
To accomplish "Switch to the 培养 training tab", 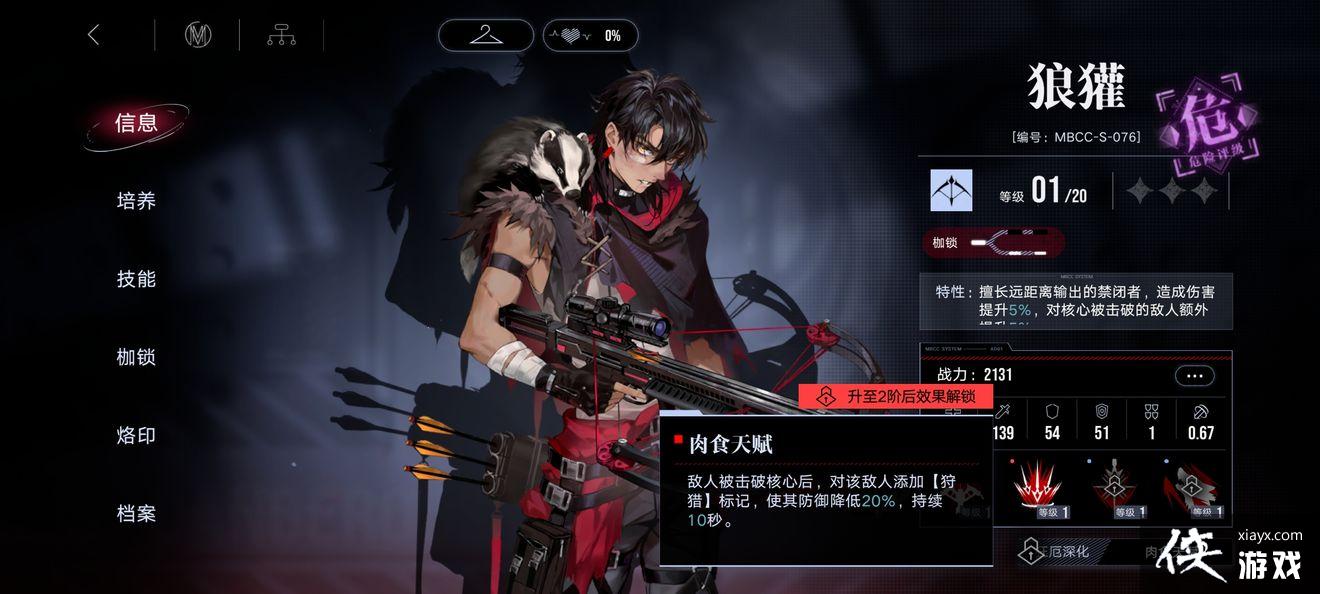I will coord(137,201).
